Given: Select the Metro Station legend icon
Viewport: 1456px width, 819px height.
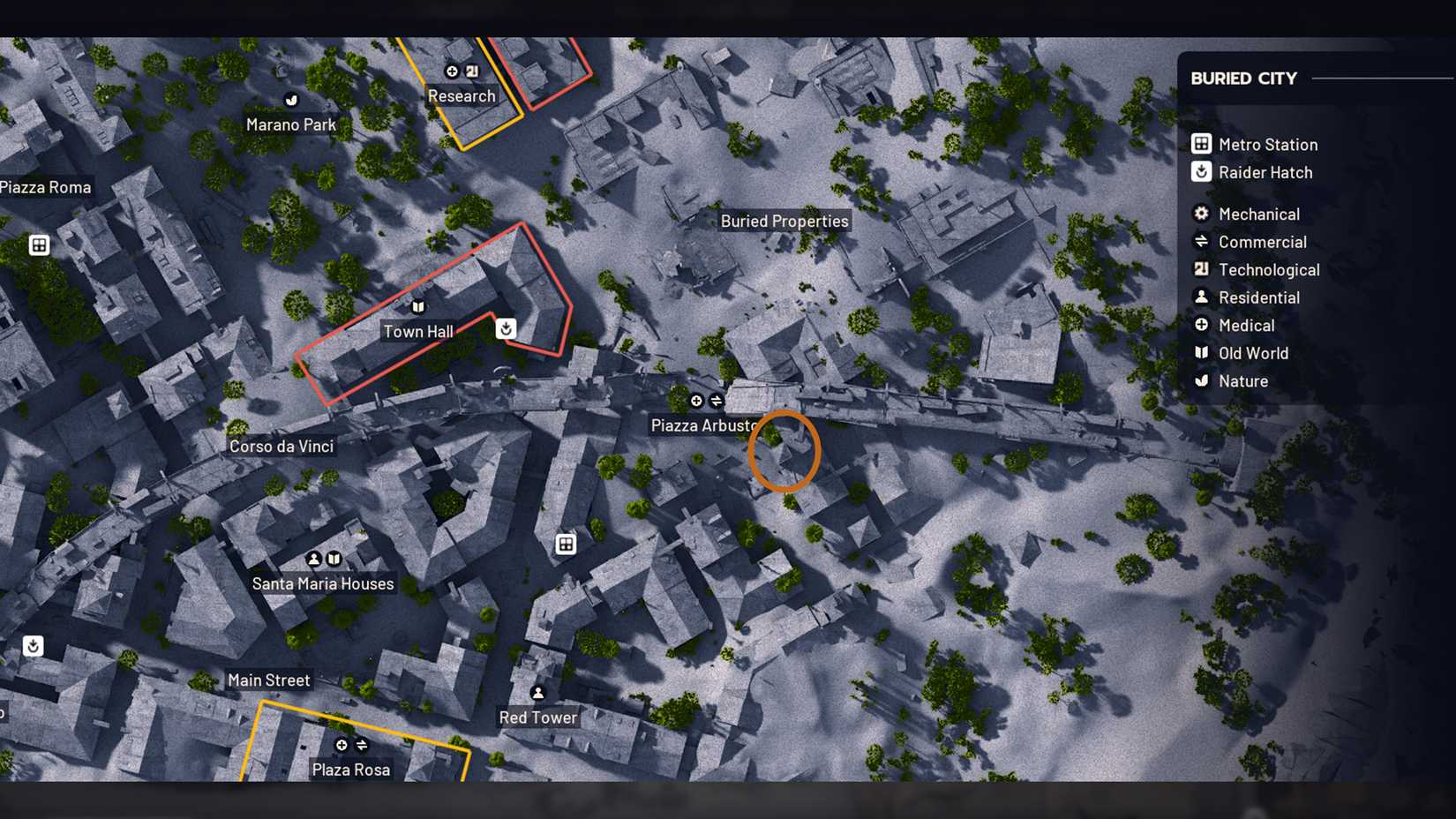Looking at the screenshot, I should pos(1200,144).
